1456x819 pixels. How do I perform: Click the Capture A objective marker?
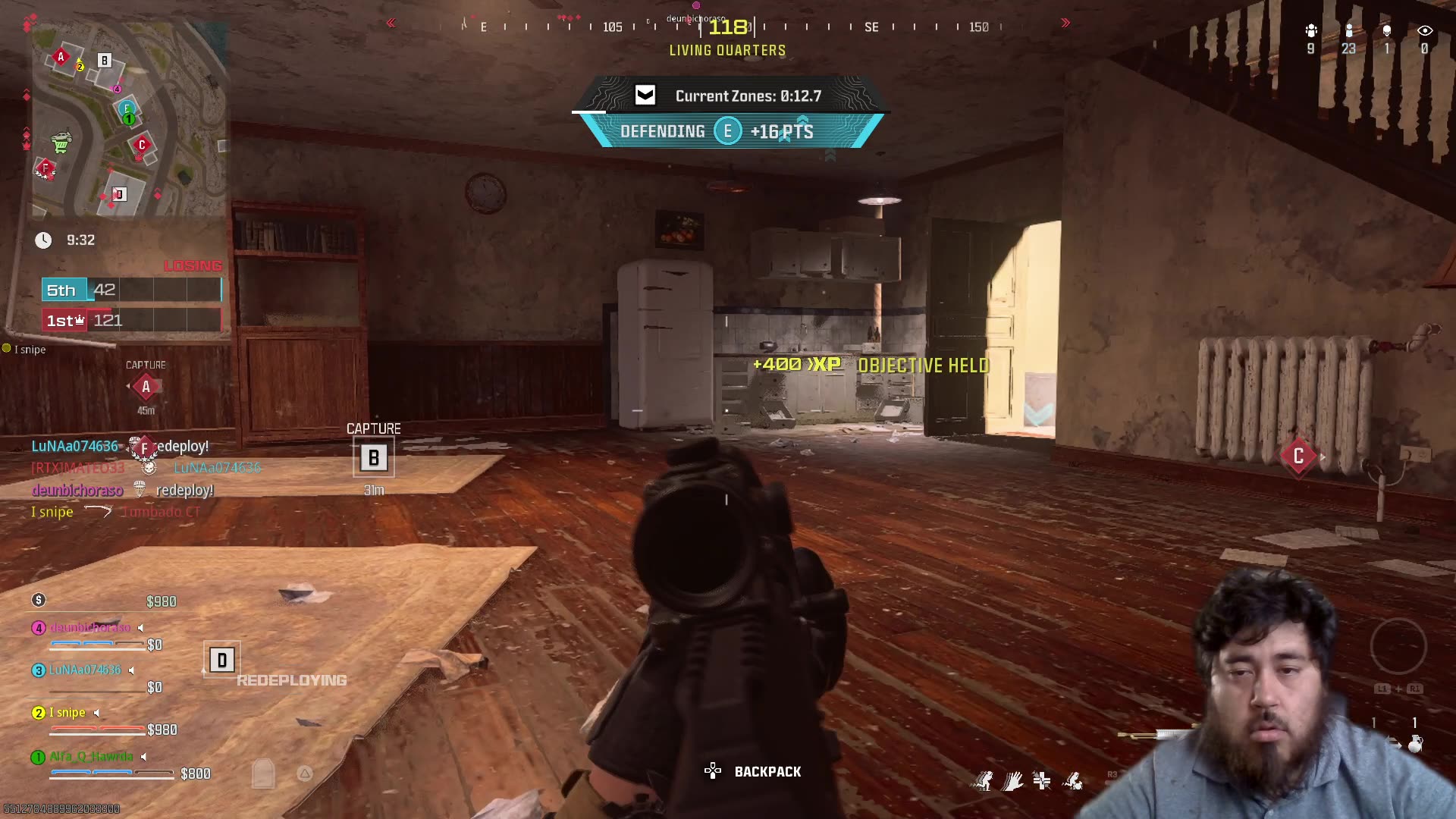pyautogui.click(x=146, y=387)
